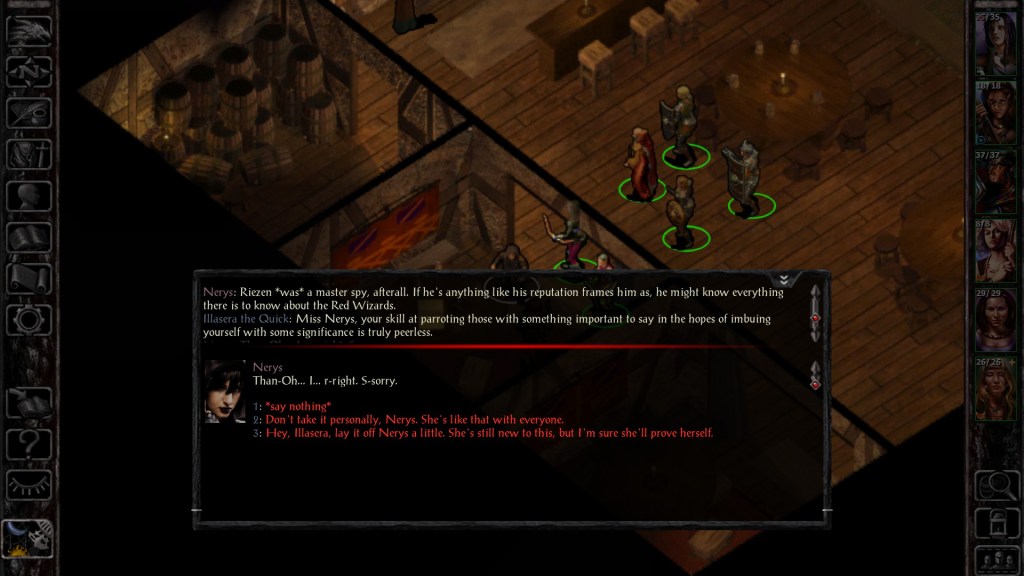This screenshot has width=1024, height=576.
Task: Click the padlock icon under the portraits
Action: coord(996,521)
